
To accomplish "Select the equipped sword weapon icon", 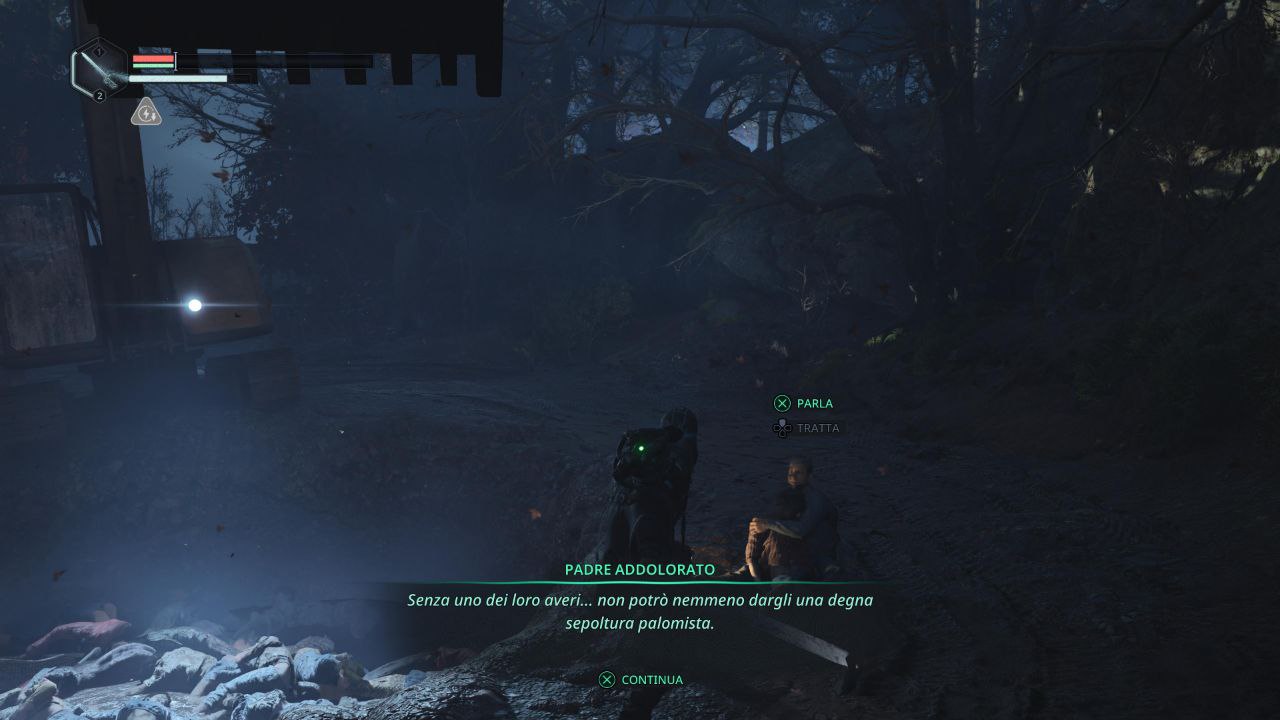I will click(x=99, y=70).
